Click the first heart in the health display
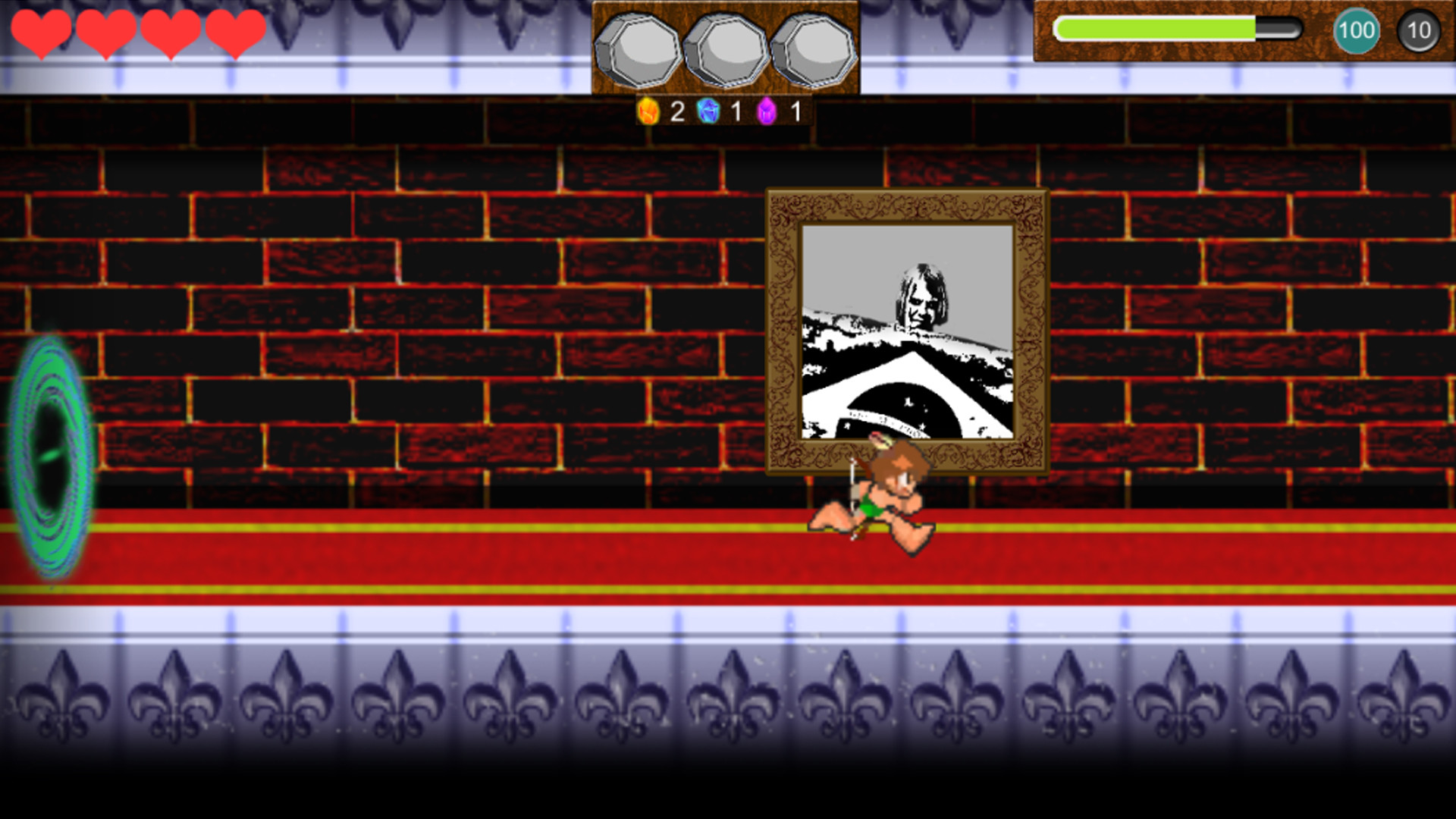The width and height of the screenshot is (1456, 819). [x=42, y=32]
